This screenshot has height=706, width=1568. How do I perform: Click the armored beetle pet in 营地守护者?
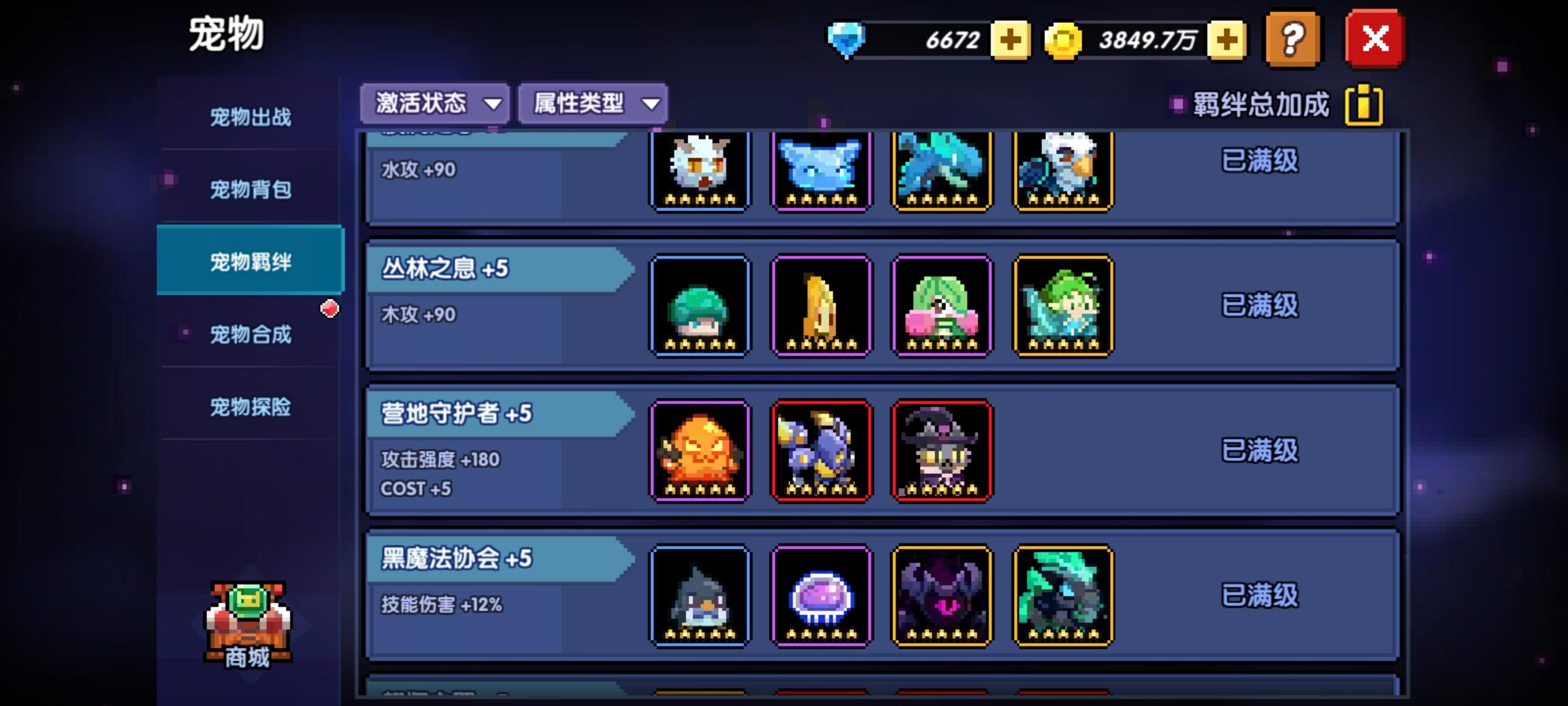[820, 451]
